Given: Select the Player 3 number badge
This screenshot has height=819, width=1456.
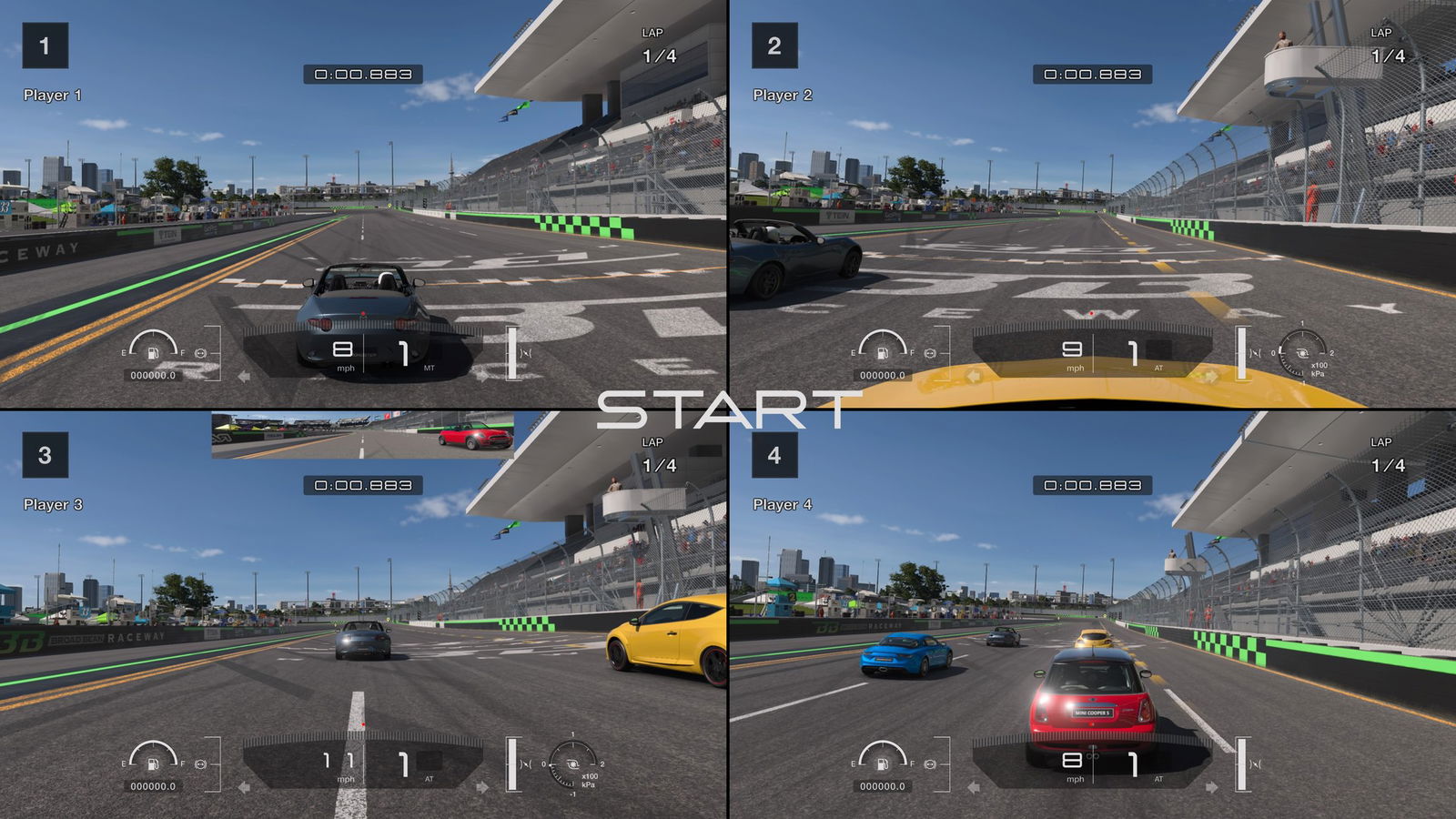Looking at the screenshot, I should [x=45, y=455].
